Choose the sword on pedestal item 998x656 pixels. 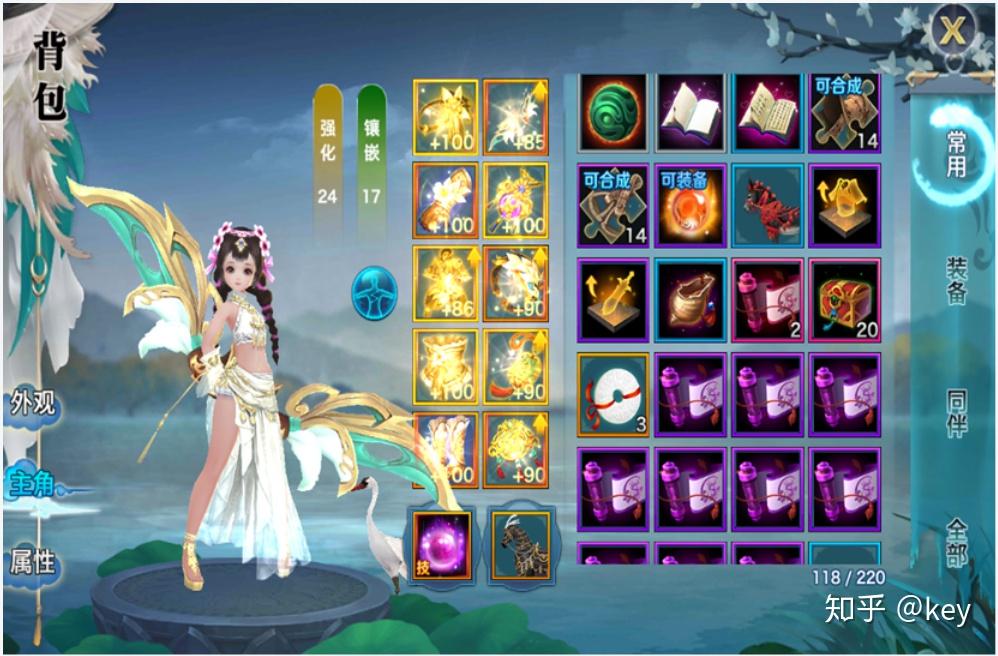point(612,298)
